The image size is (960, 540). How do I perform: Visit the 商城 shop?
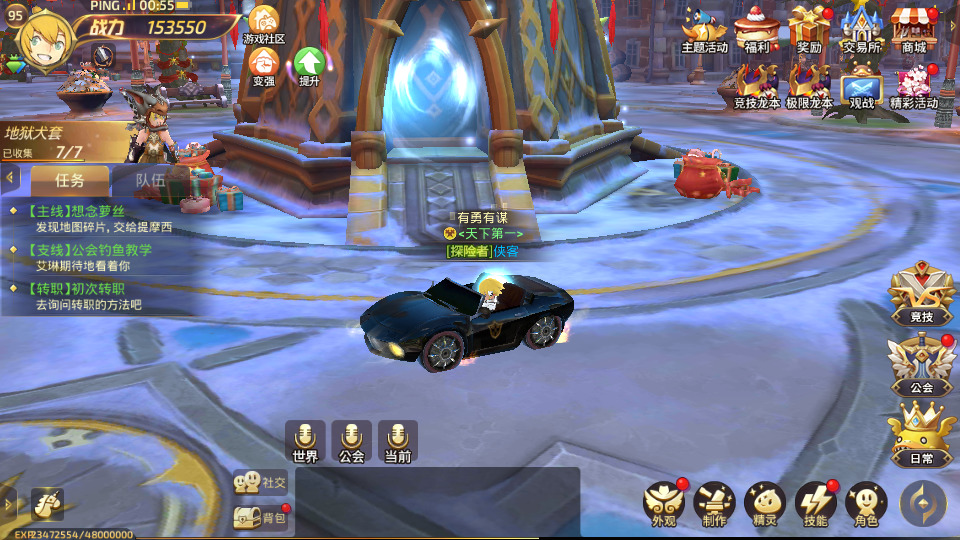coord(913,30)
